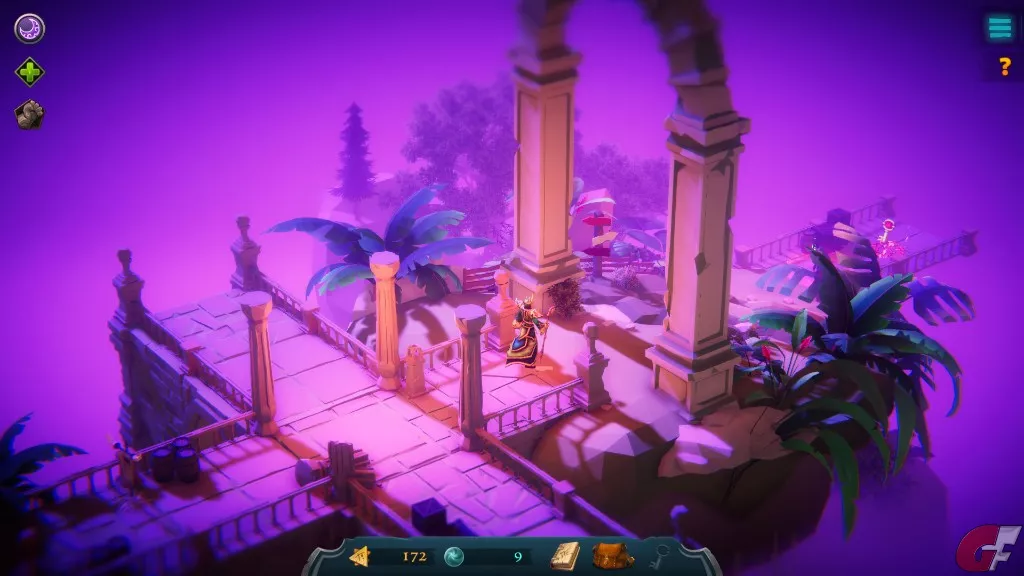Choose the stone fist ability icon
Image resolution: width=1024 pixels, height=576 pixels.
click(x=29, y=115)
